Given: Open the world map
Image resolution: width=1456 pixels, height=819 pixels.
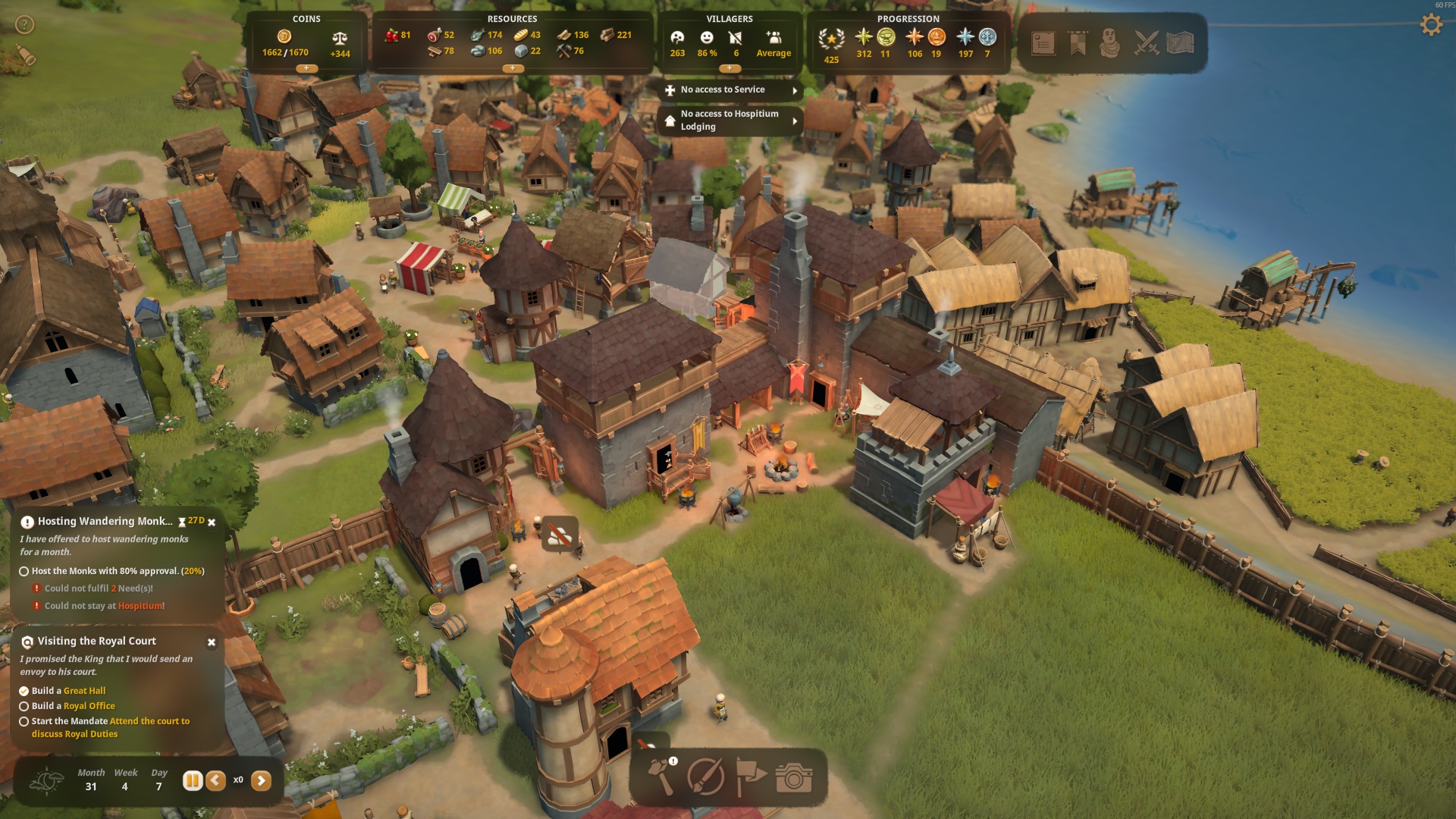Looking at the screenshot, I should point(1180,42).
